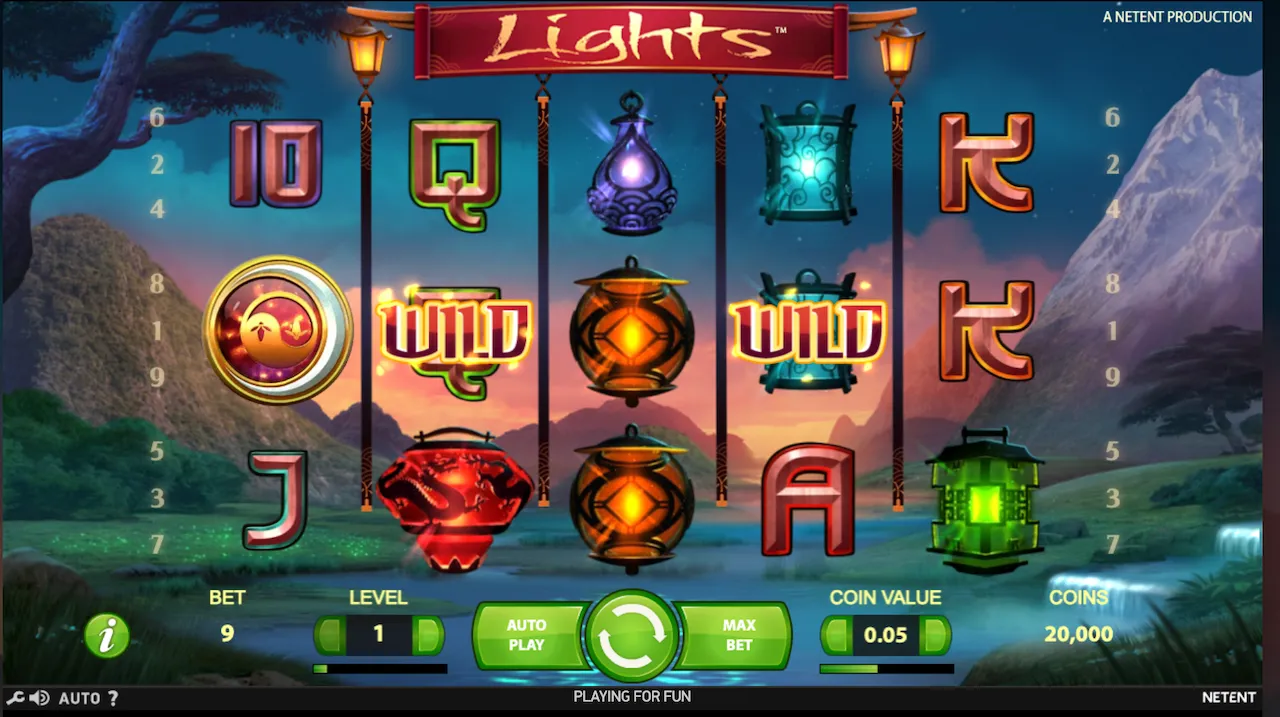Show help with the question mark icon
1280x717 pixels.
point(113,698)
